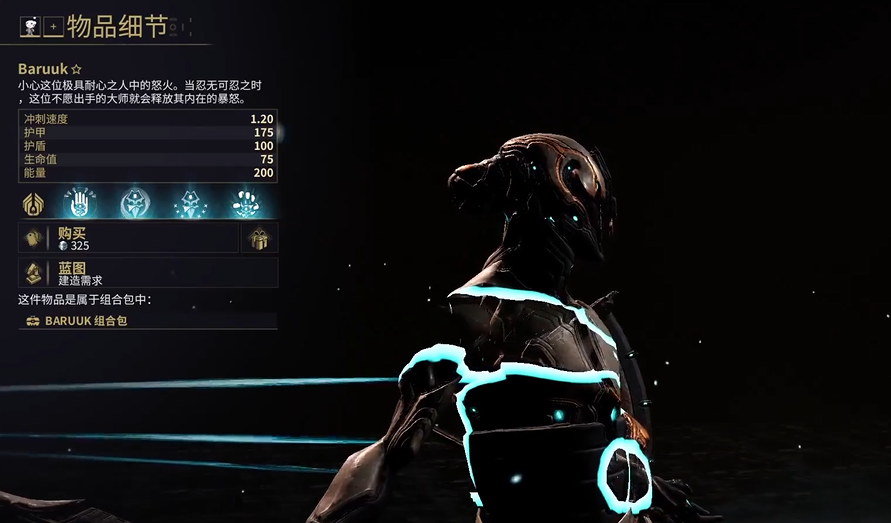Image resolution: width=891 pixels, height=523 pixels.
Task: Buy Baruuk for 325 platinum
Action: click(x=128, y=237)
